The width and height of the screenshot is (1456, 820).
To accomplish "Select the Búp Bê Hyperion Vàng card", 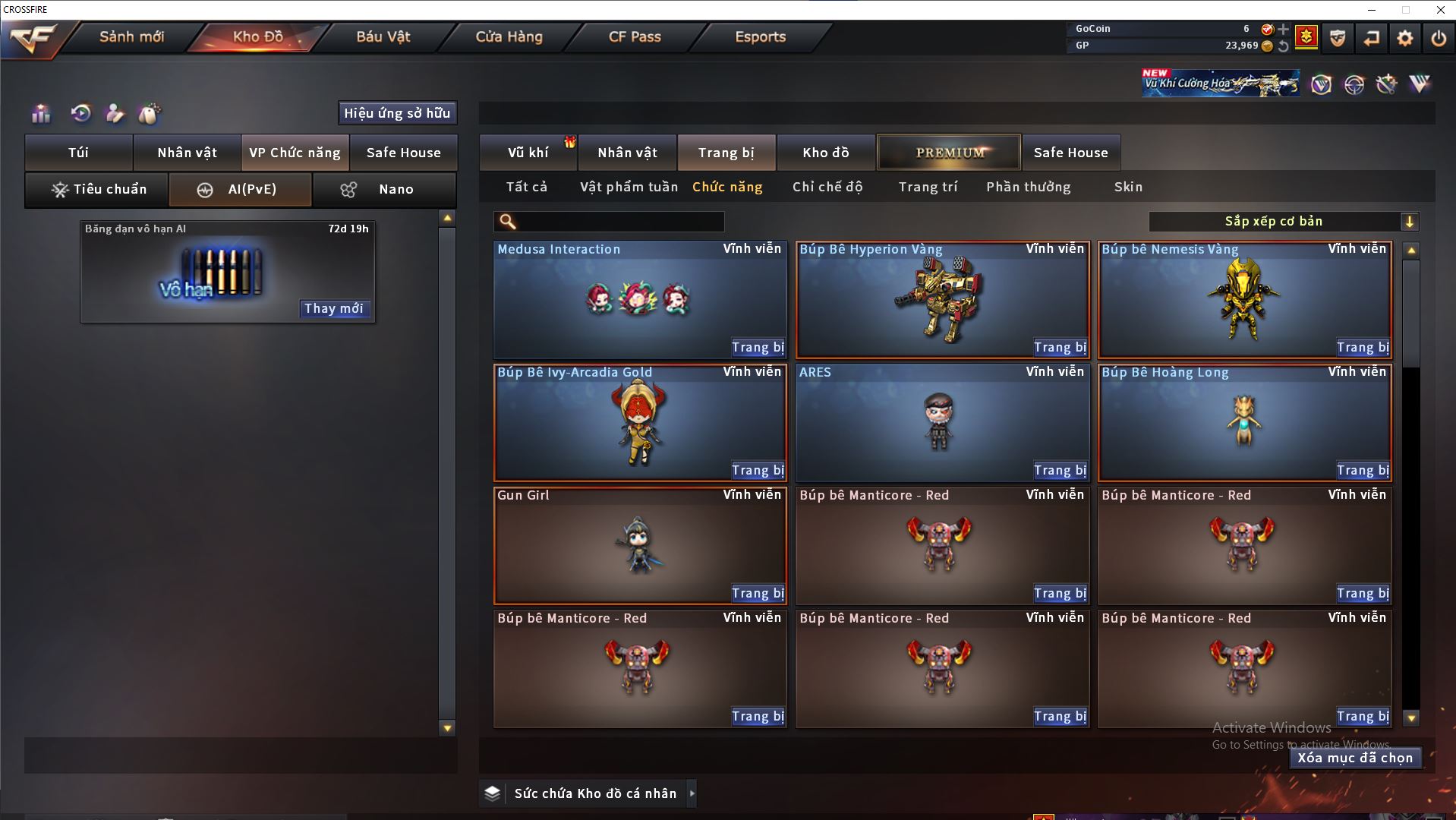I will click(x=942, y=298).
